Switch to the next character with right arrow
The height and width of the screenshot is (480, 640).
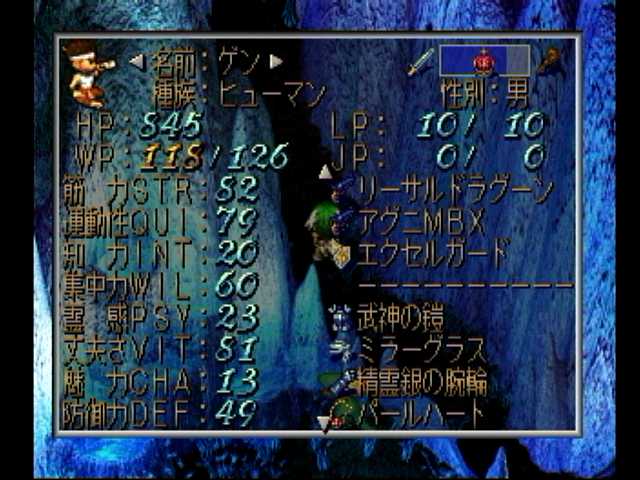click(x=277, y=61)
